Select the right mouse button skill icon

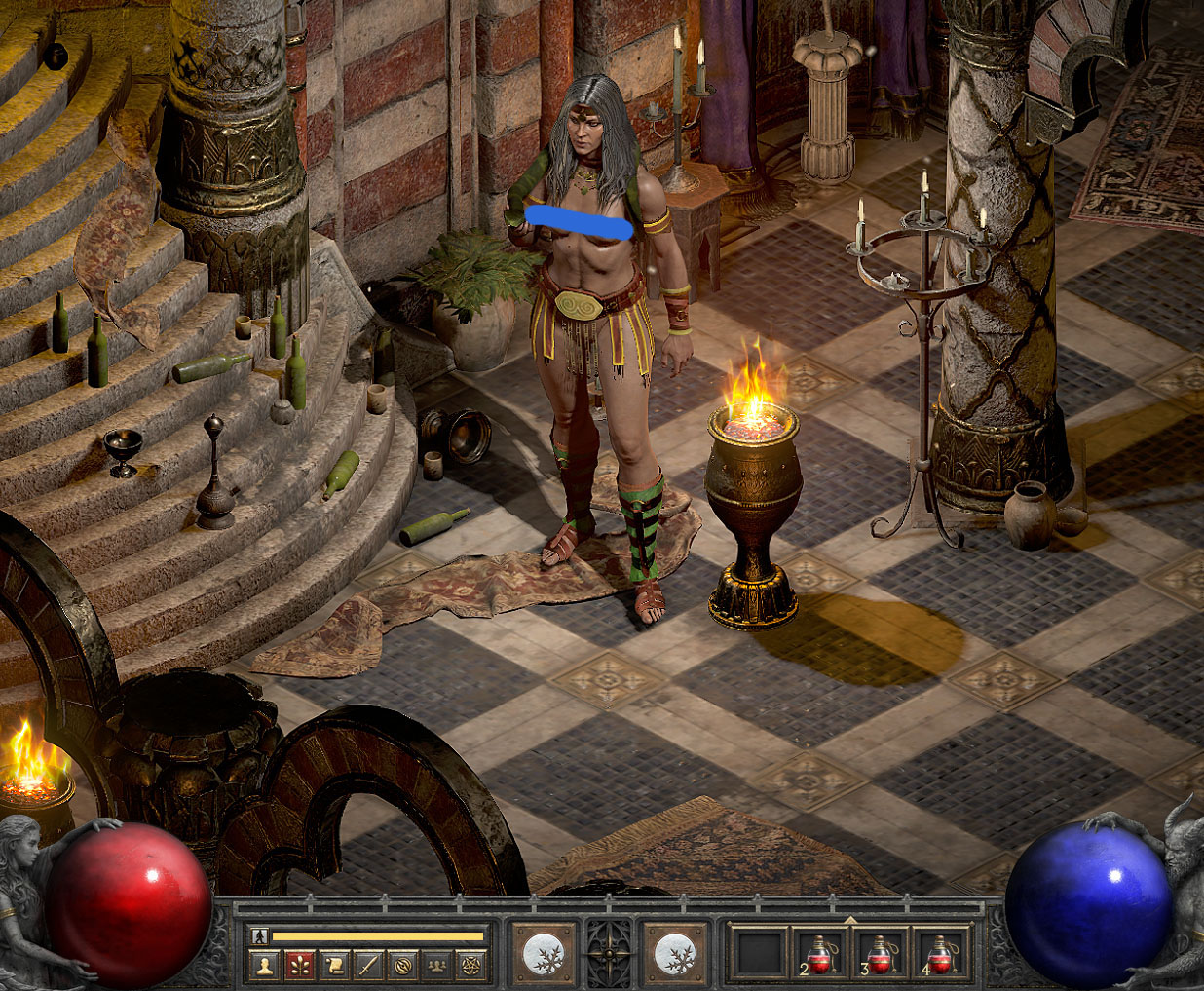(675, 954)
